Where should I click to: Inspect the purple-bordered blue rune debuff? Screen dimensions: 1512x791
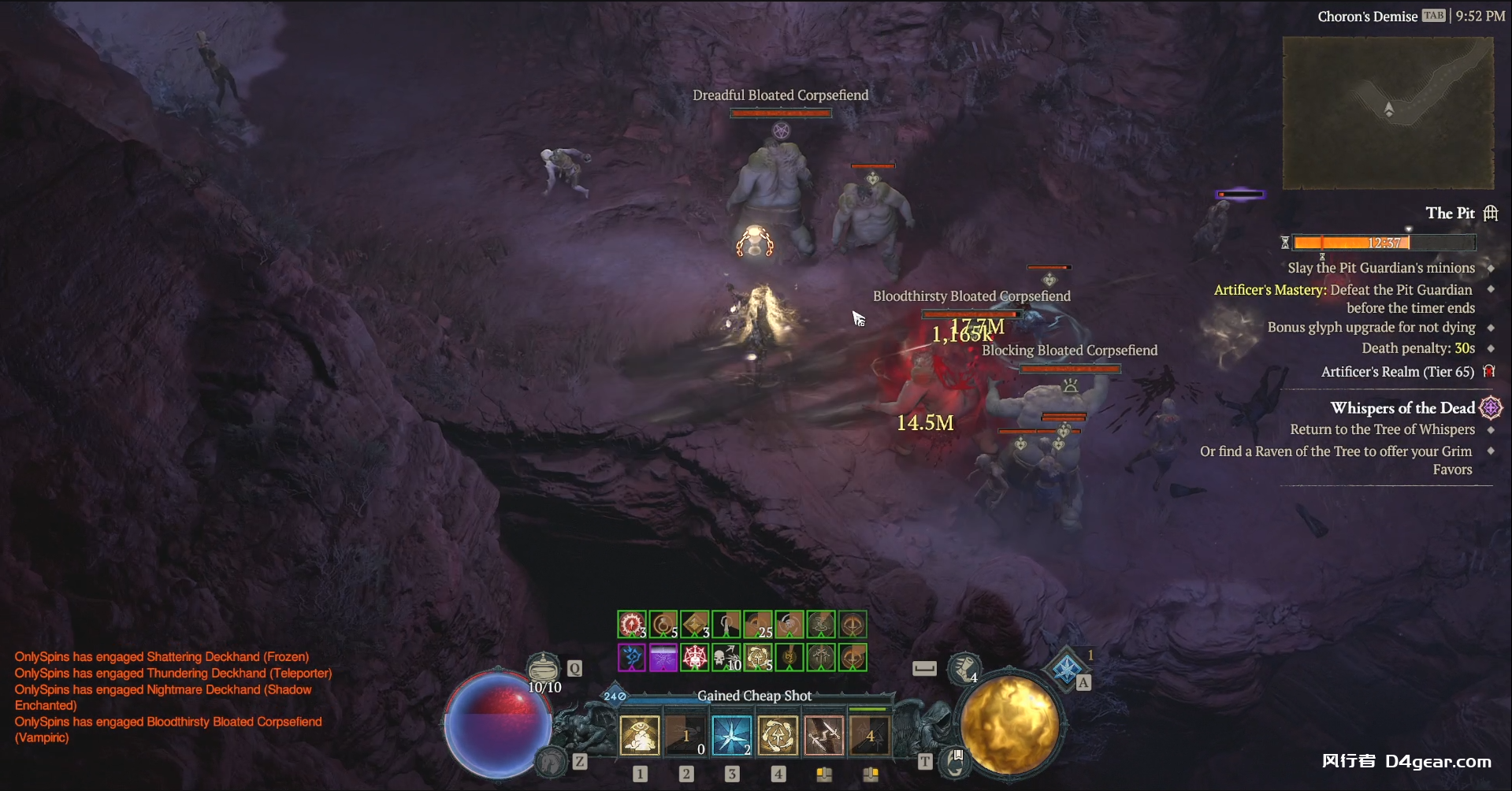[632, 657]
